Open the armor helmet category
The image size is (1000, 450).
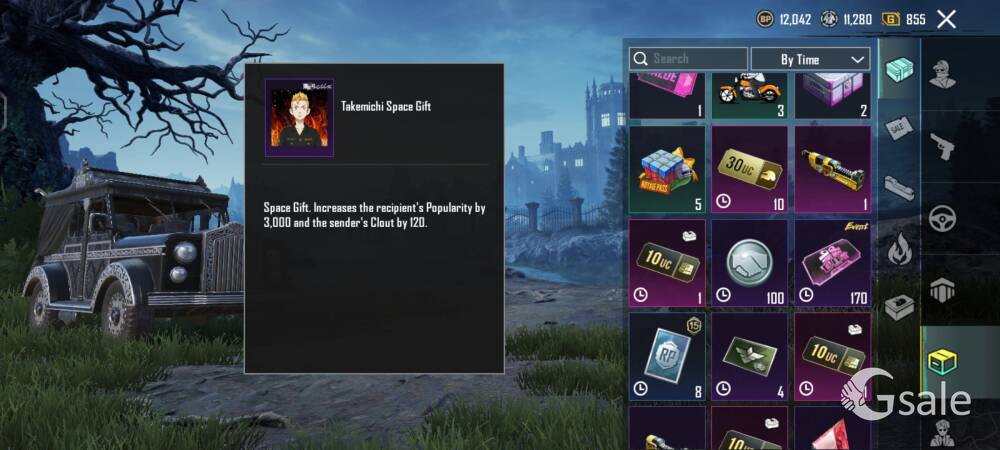(942, 290)
